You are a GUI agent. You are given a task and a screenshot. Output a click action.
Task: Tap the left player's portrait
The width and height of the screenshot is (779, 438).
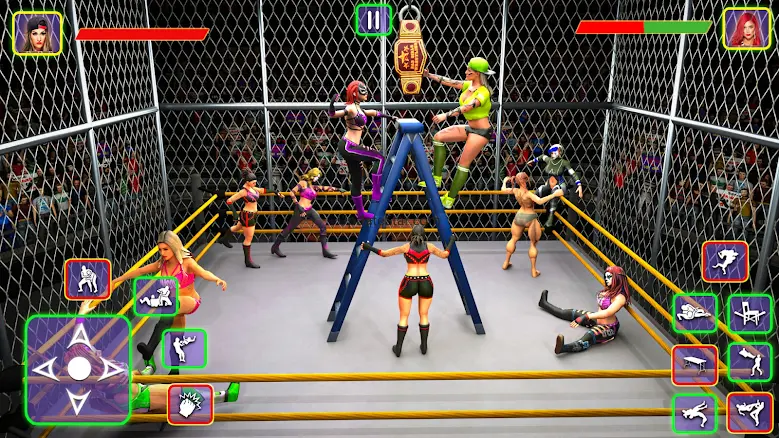click(x=37, y=32)
